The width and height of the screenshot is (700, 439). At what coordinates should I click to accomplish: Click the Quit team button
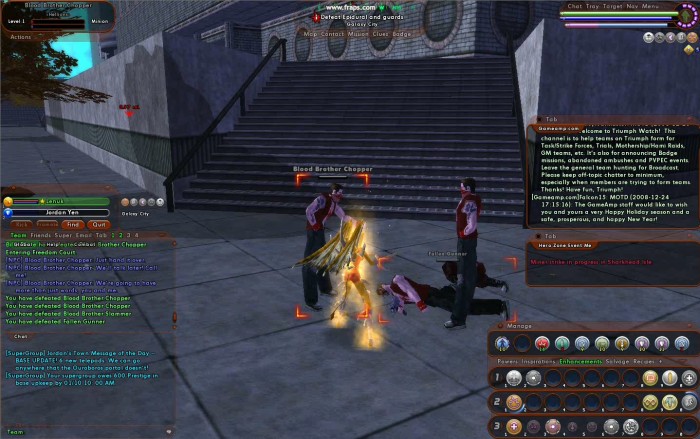coord(98,225)
